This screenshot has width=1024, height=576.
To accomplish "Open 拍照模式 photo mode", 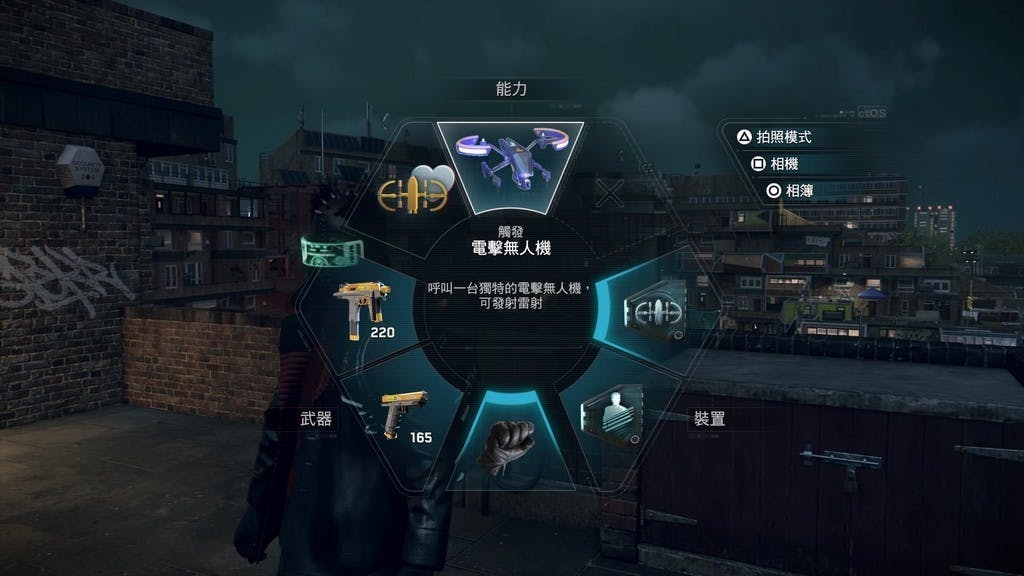I will tap(783, 137).
